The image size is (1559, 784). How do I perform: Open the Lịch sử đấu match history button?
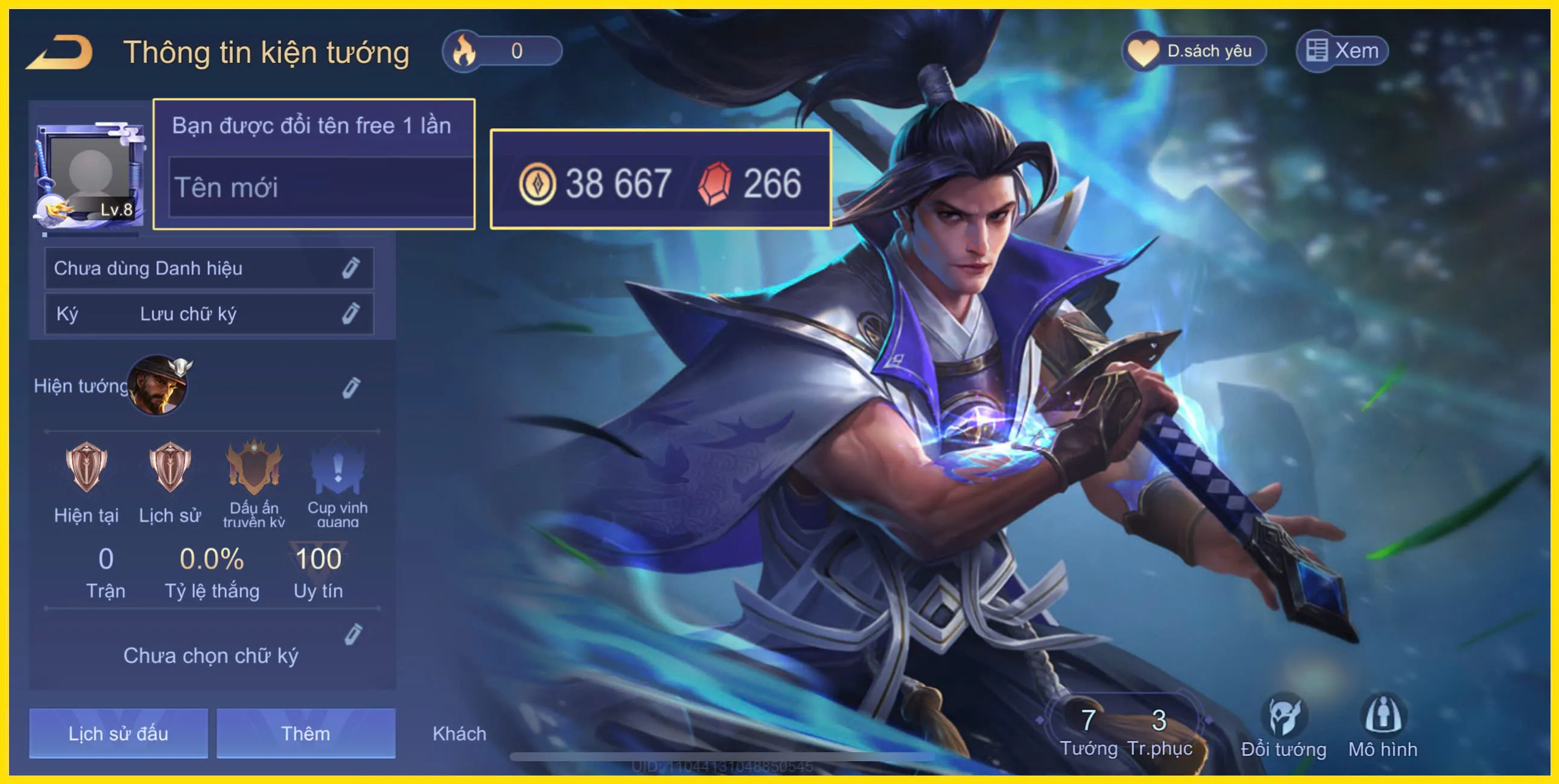click(x=118, y=734)
